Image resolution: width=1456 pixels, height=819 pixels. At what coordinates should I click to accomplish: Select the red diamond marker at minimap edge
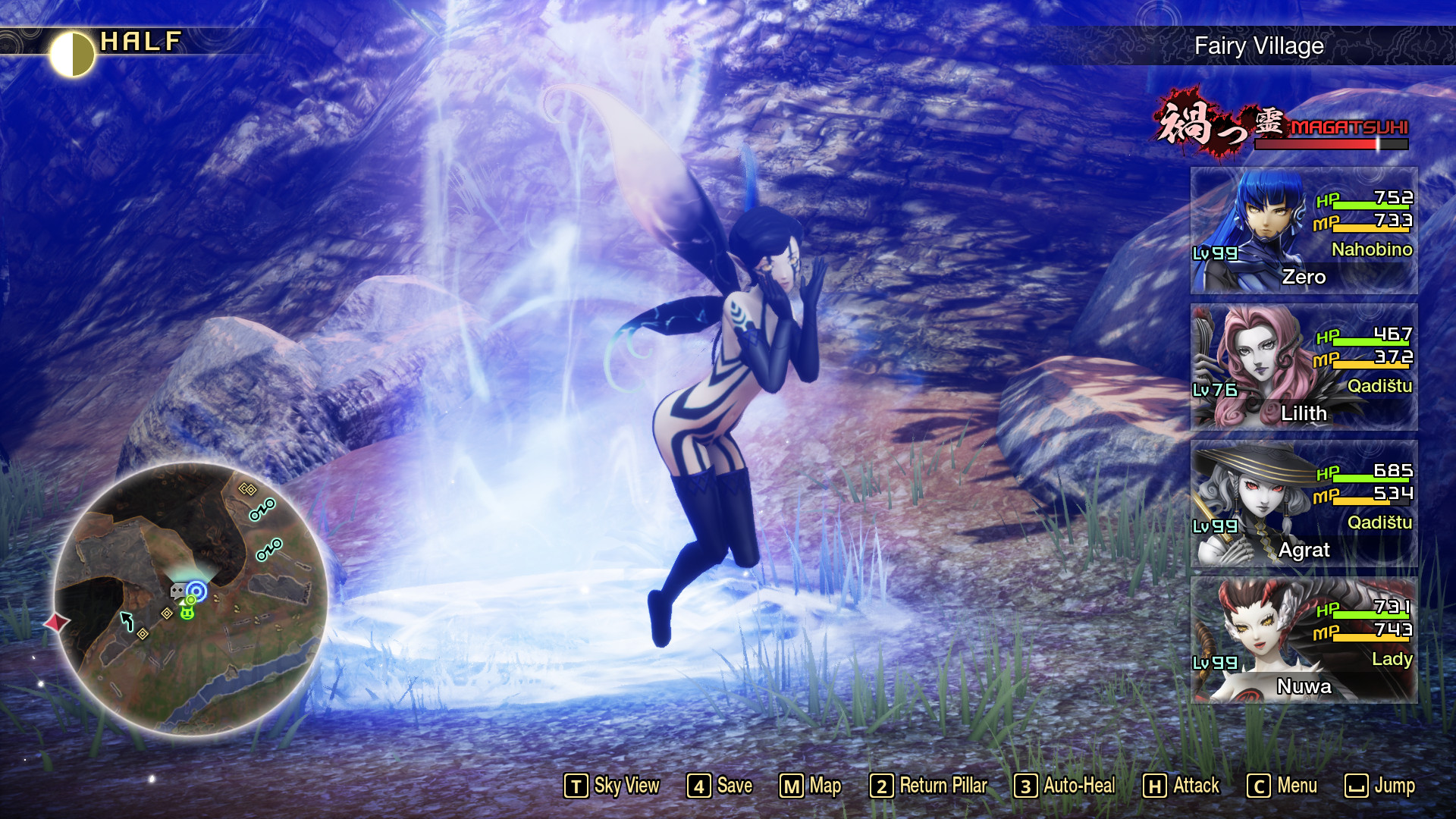pyautogui.click(x=56, y=620)
